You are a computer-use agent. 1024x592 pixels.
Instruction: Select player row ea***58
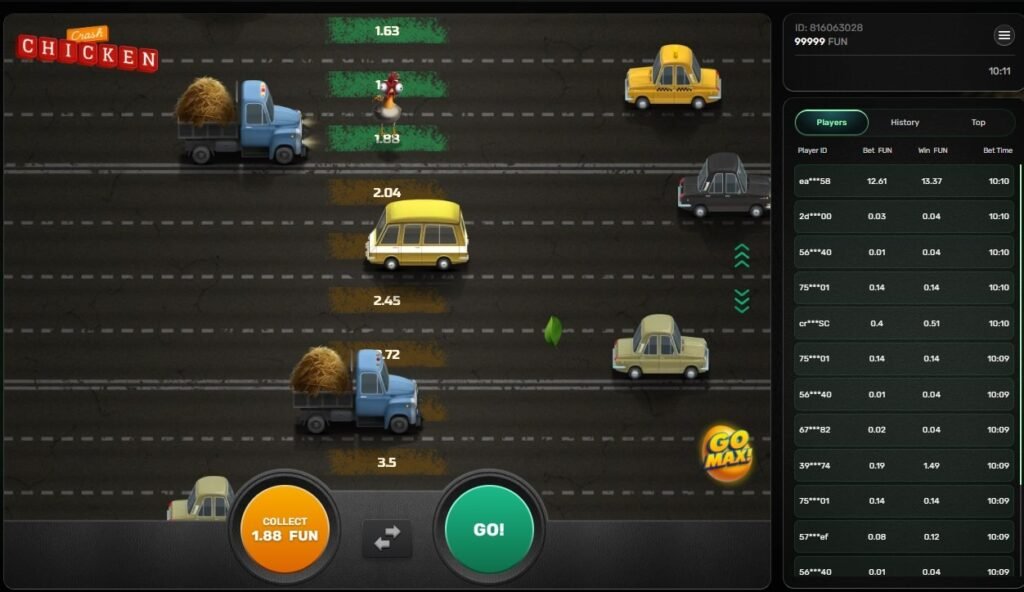(904, 181)
